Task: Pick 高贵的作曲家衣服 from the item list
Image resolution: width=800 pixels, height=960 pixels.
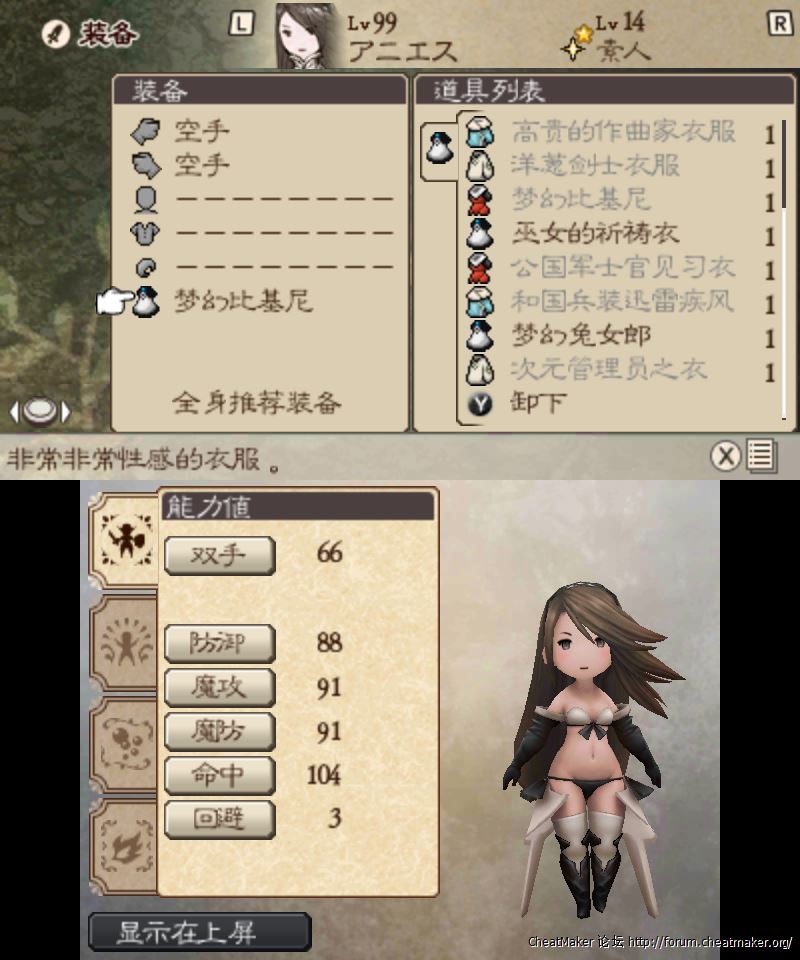Action: point(623,132)
